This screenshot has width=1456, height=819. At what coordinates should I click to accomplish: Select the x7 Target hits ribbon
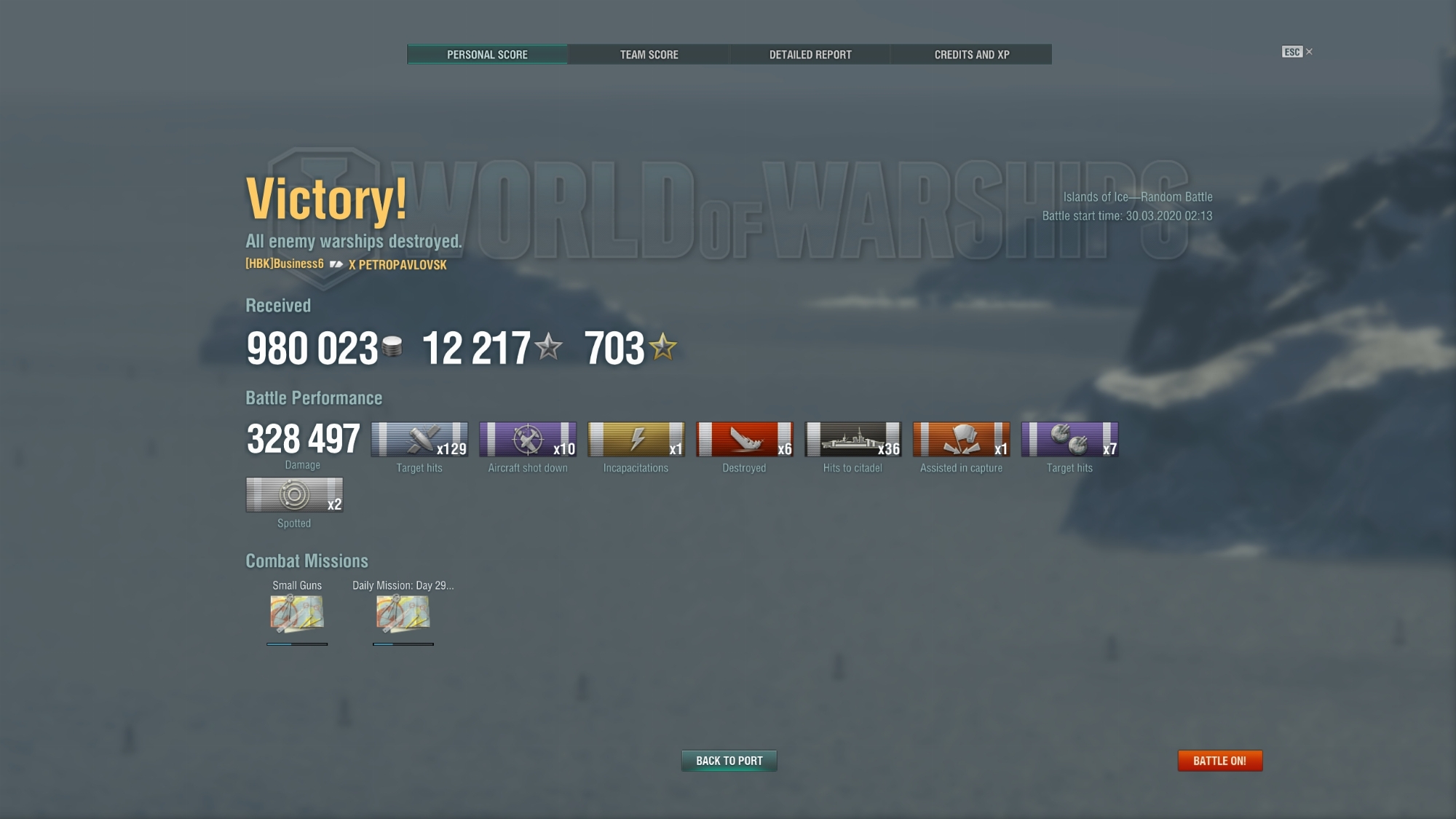[x=1070, y=440]
